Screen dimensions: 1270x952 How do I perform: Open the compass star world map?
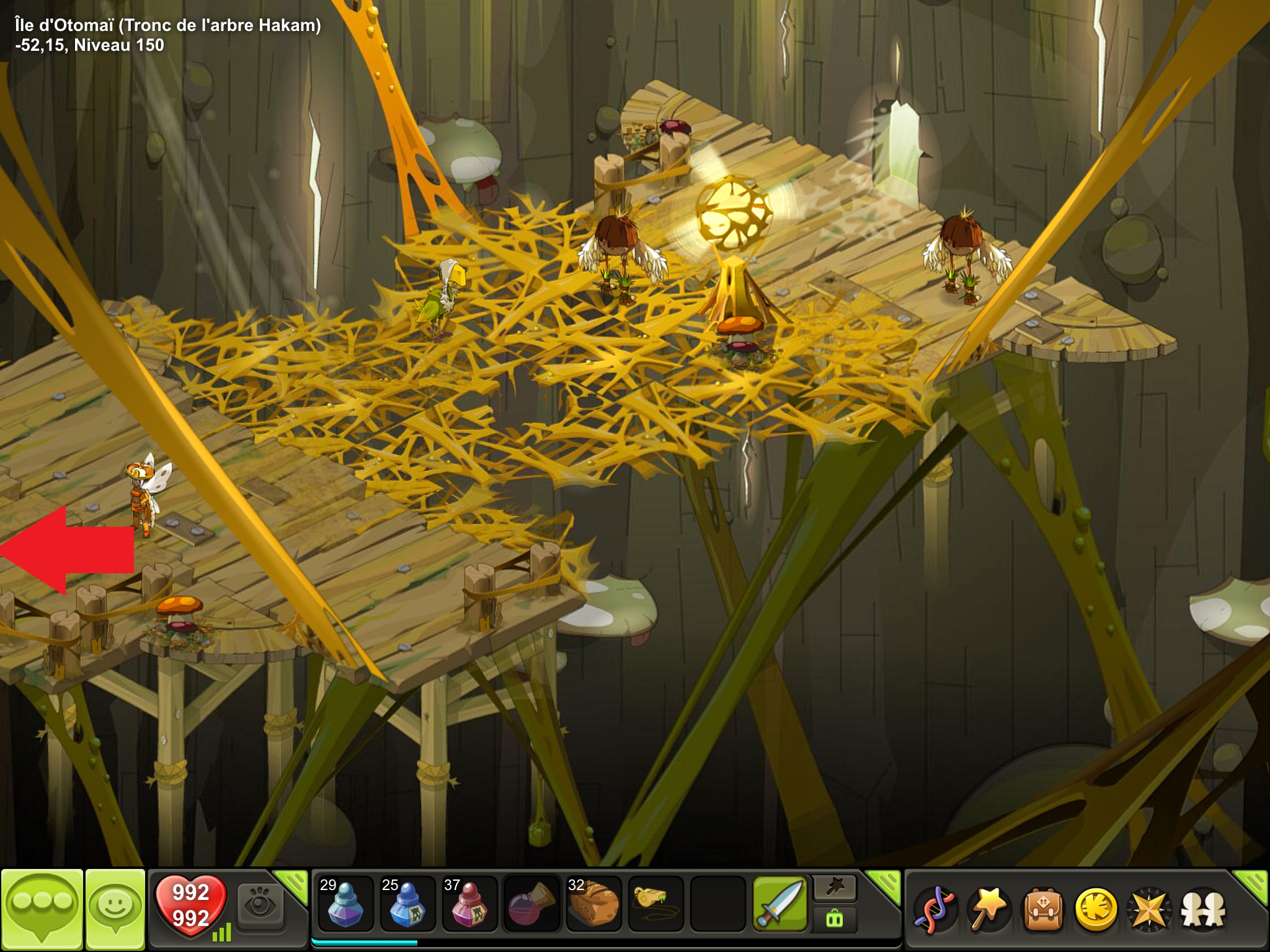[1149, 910]
